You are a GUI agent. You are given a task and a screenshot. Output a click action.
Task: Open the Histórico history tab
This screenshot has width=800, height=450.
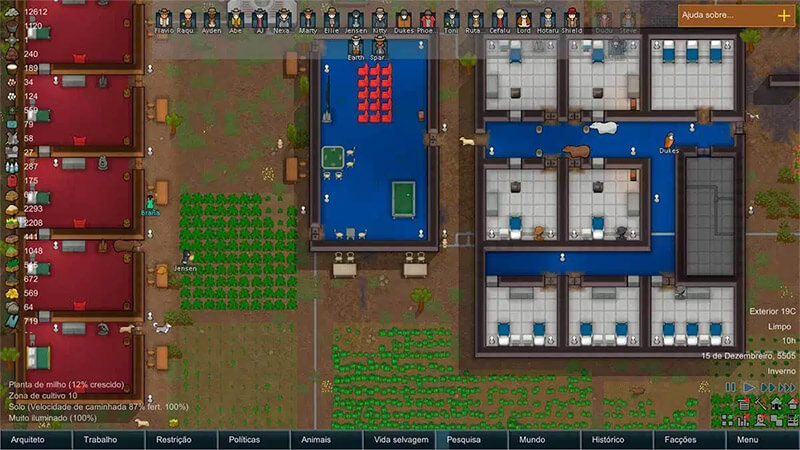click(x=608, y=440)
